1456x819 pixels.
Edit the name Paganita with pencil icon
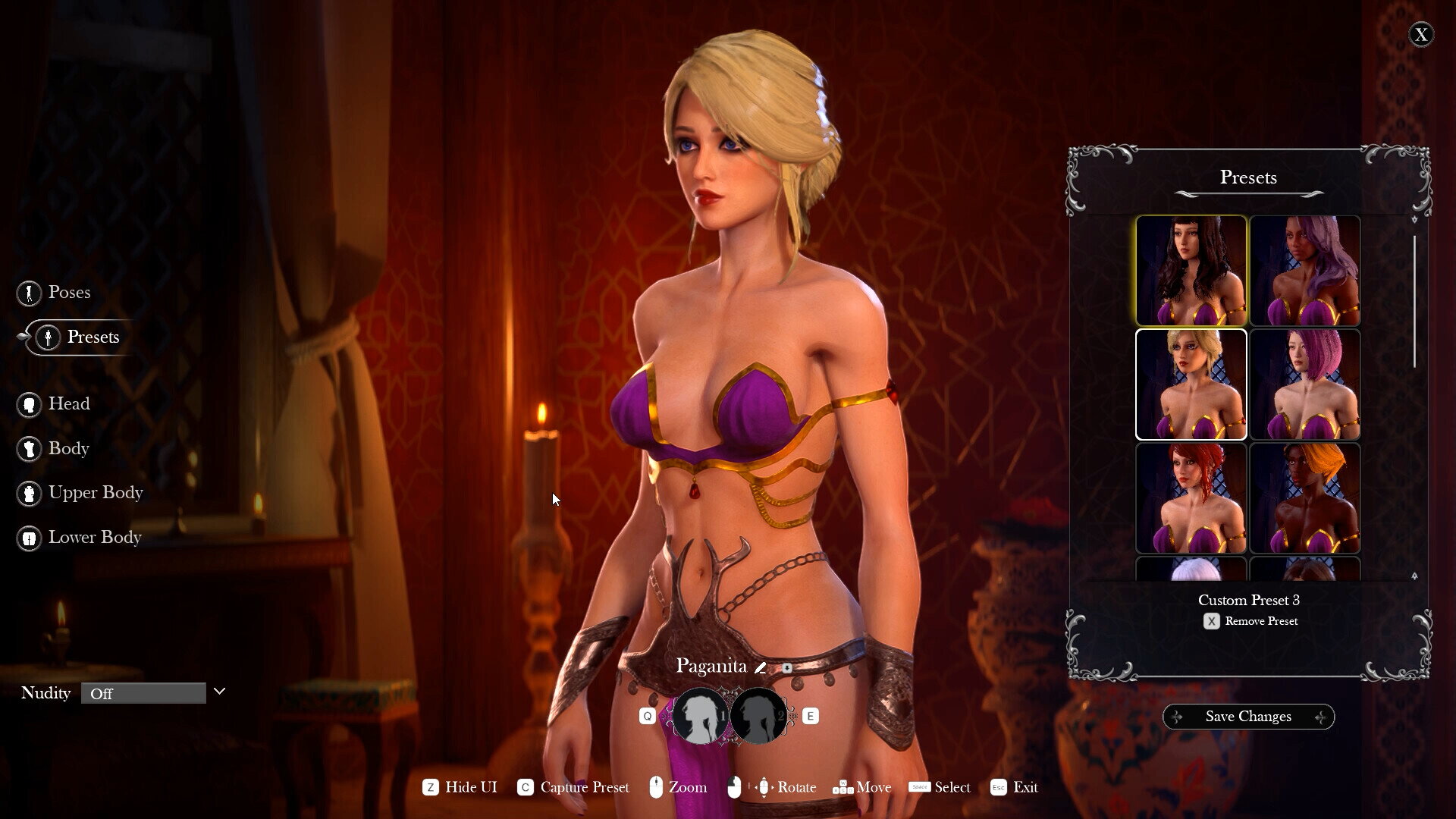tap(760, 668)
